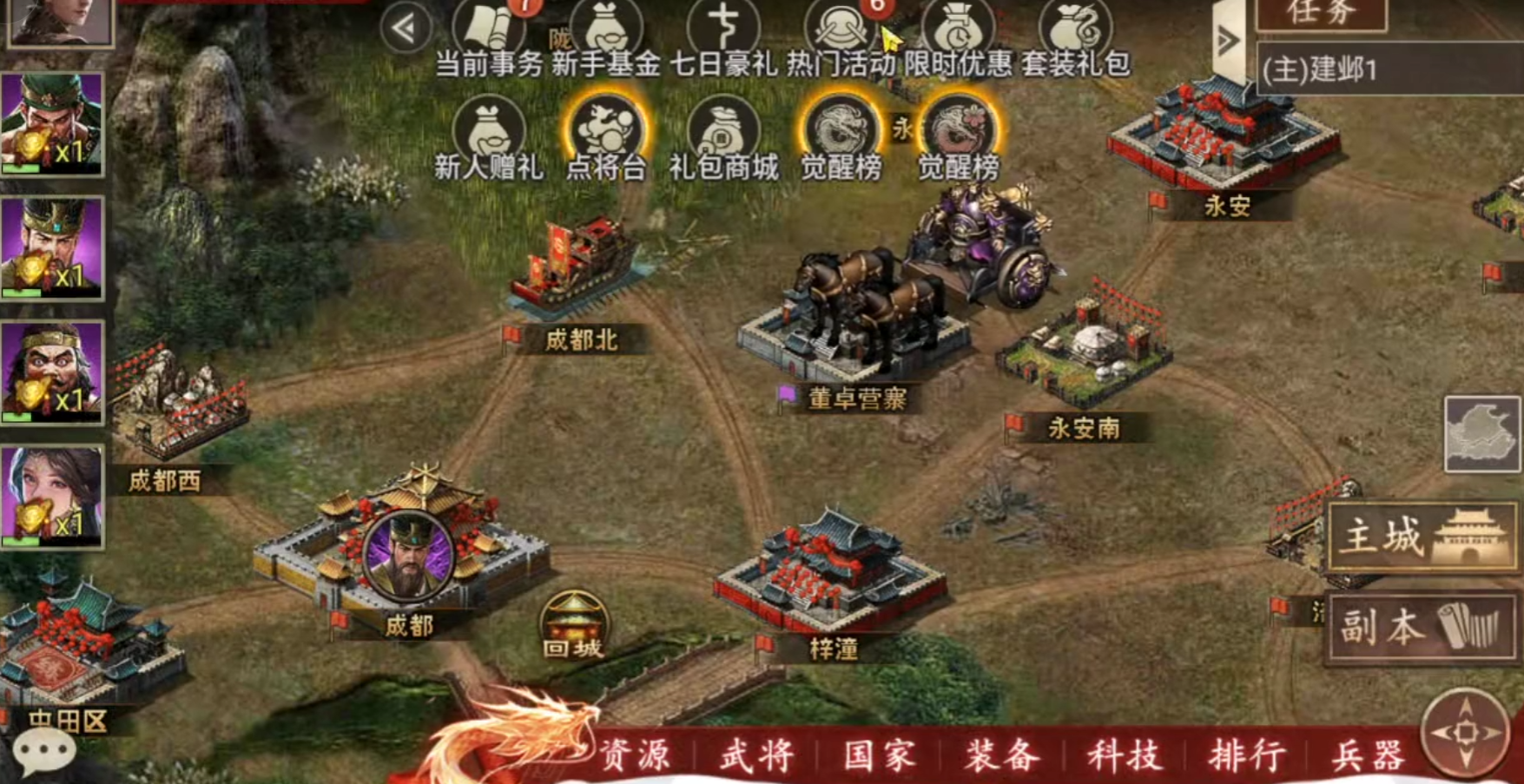1524x784 pixels.
Task: Claim the 新人赠礼 newcomer gift
Action: click(490, 139)
